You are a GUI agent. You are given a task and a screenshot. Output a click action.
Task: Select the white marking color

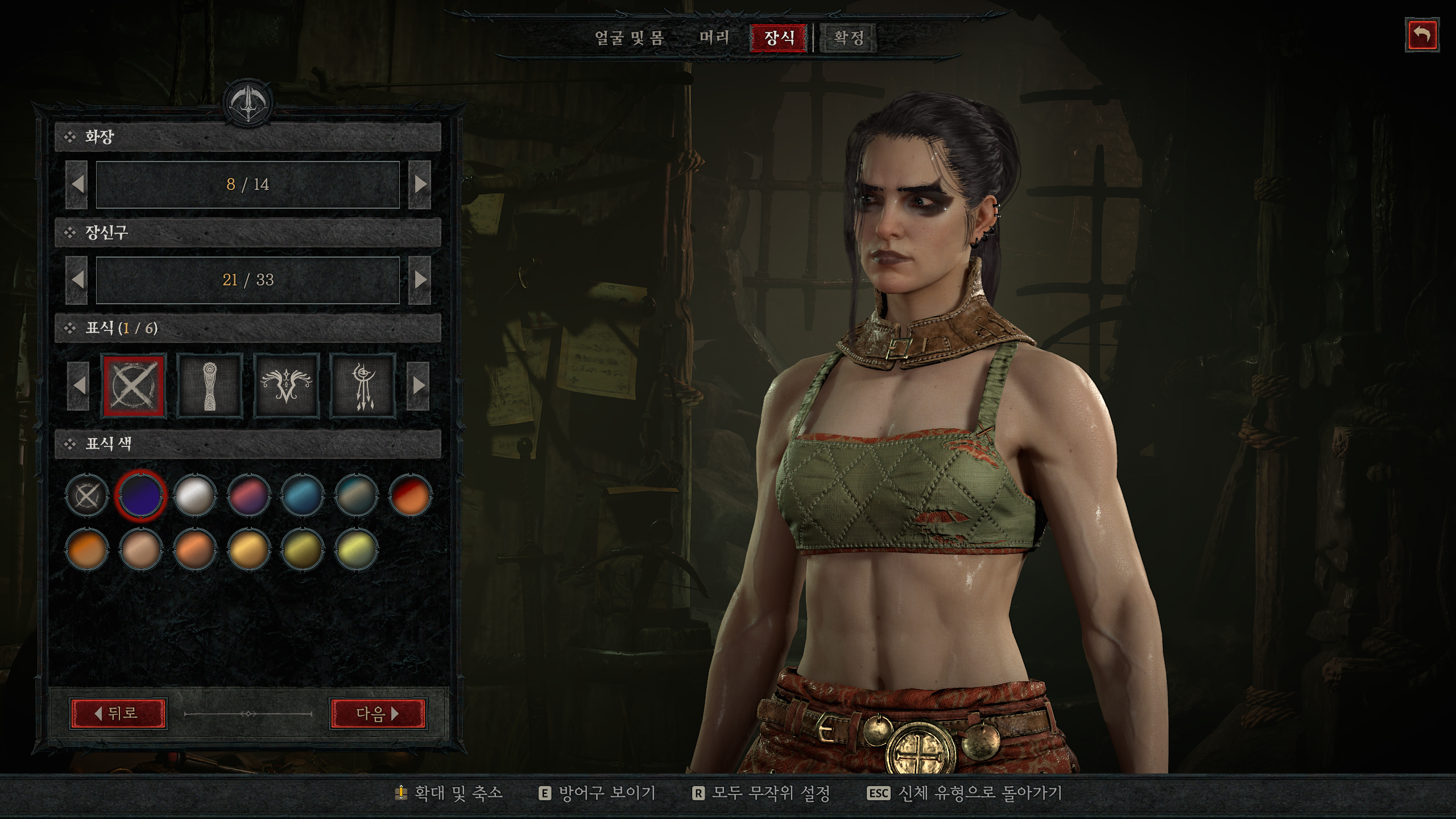(195, 495)
